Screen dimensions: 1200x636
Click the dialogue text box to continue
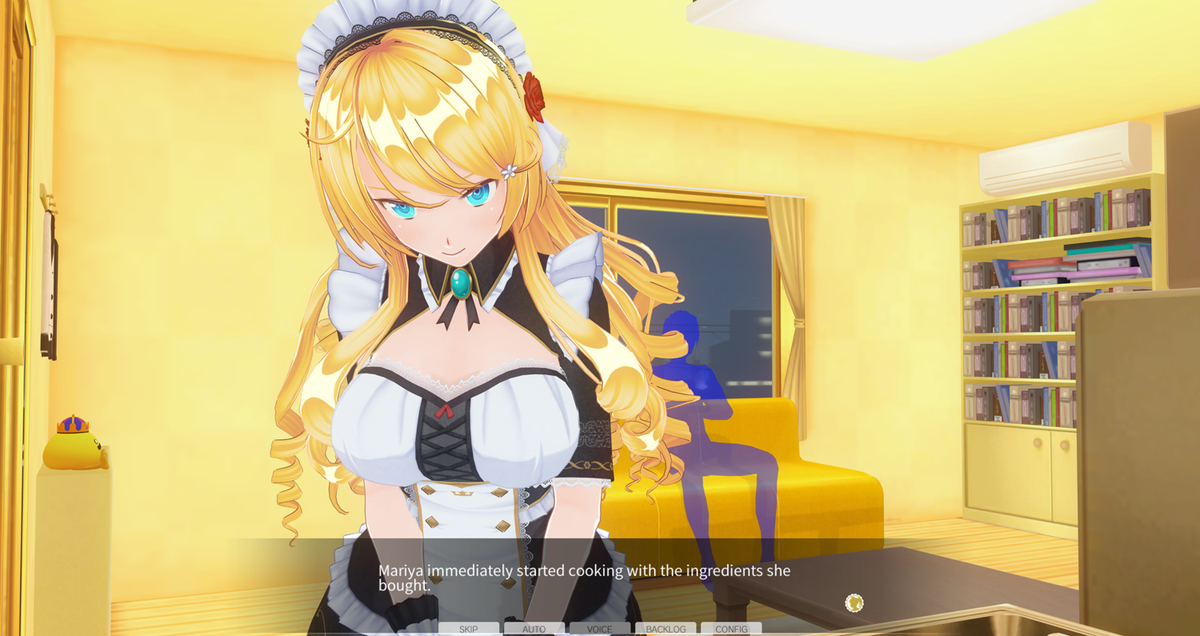[600, 578]
